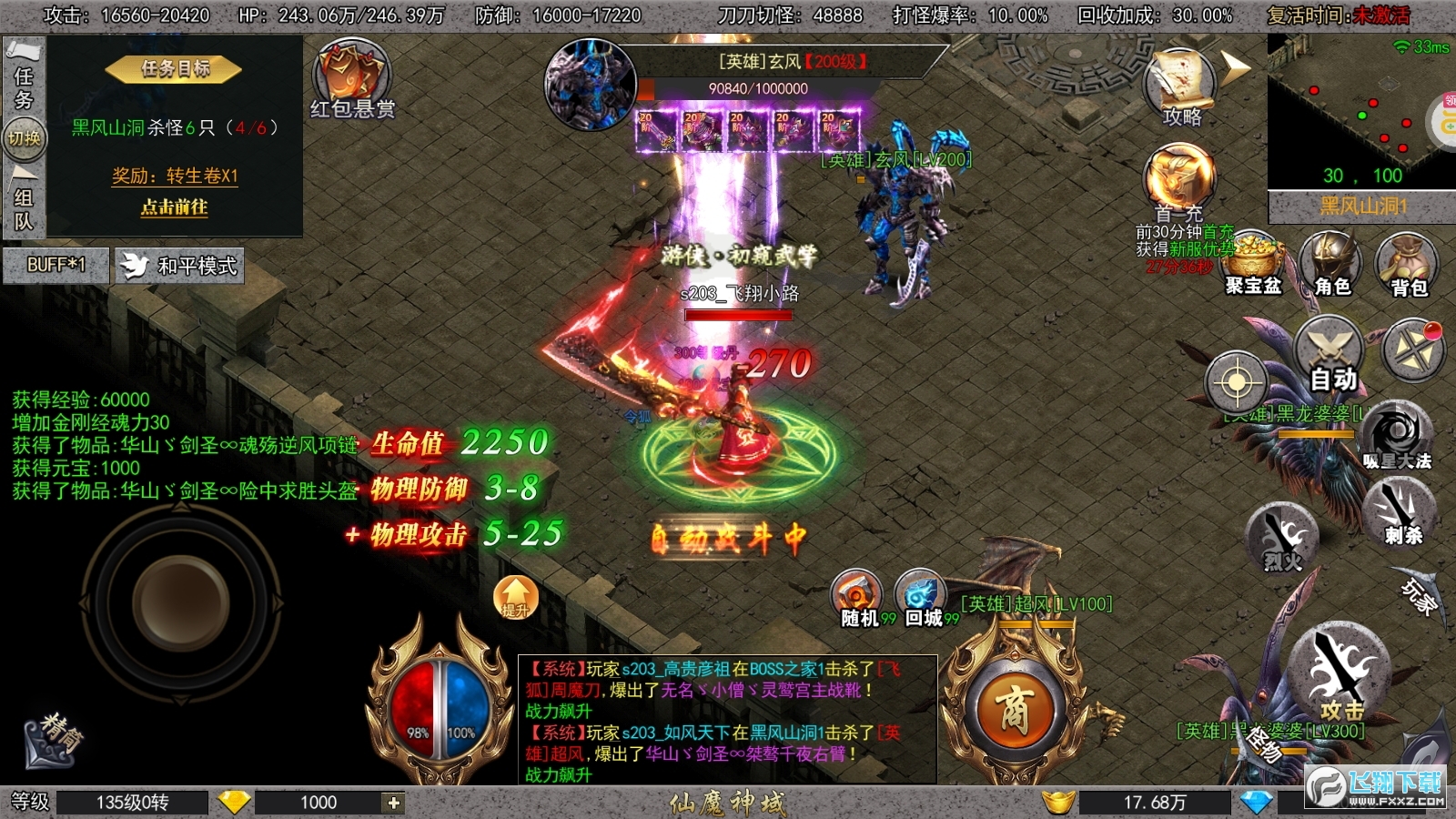The height and width of the screenshot is (819, 1456).
Task: Toggle 和平模式 peace mode
Action: point(179,268)
